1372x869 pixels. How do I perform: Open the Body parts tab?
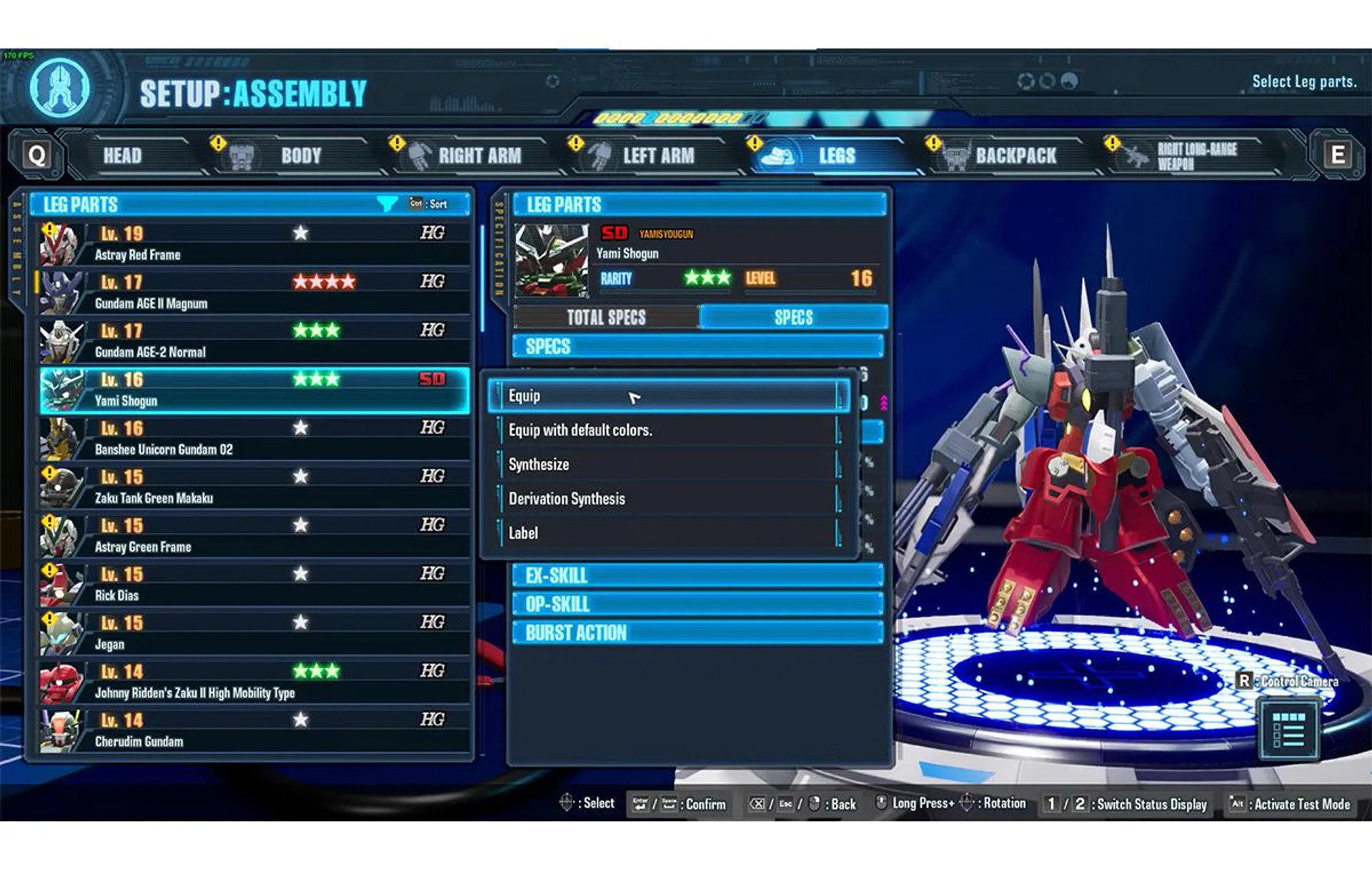[x=300, y=156]
